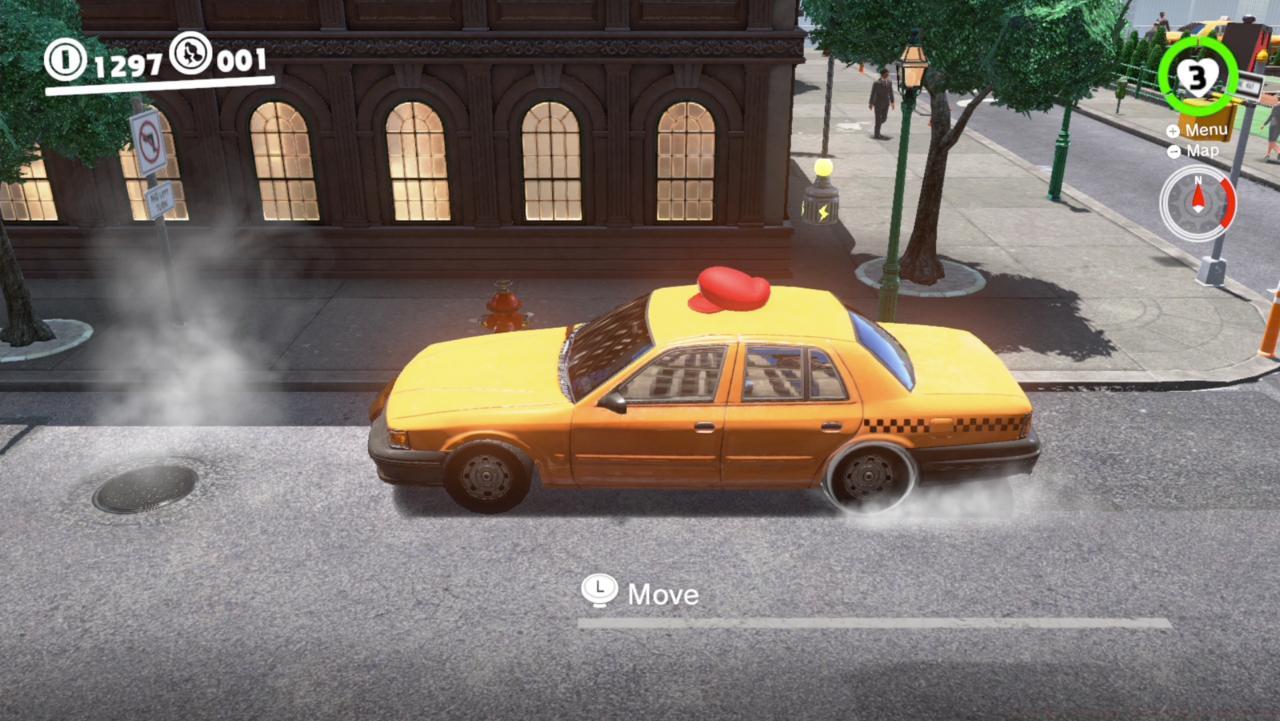
Task: Click the Move command label
Action: (x=662, y=594)
